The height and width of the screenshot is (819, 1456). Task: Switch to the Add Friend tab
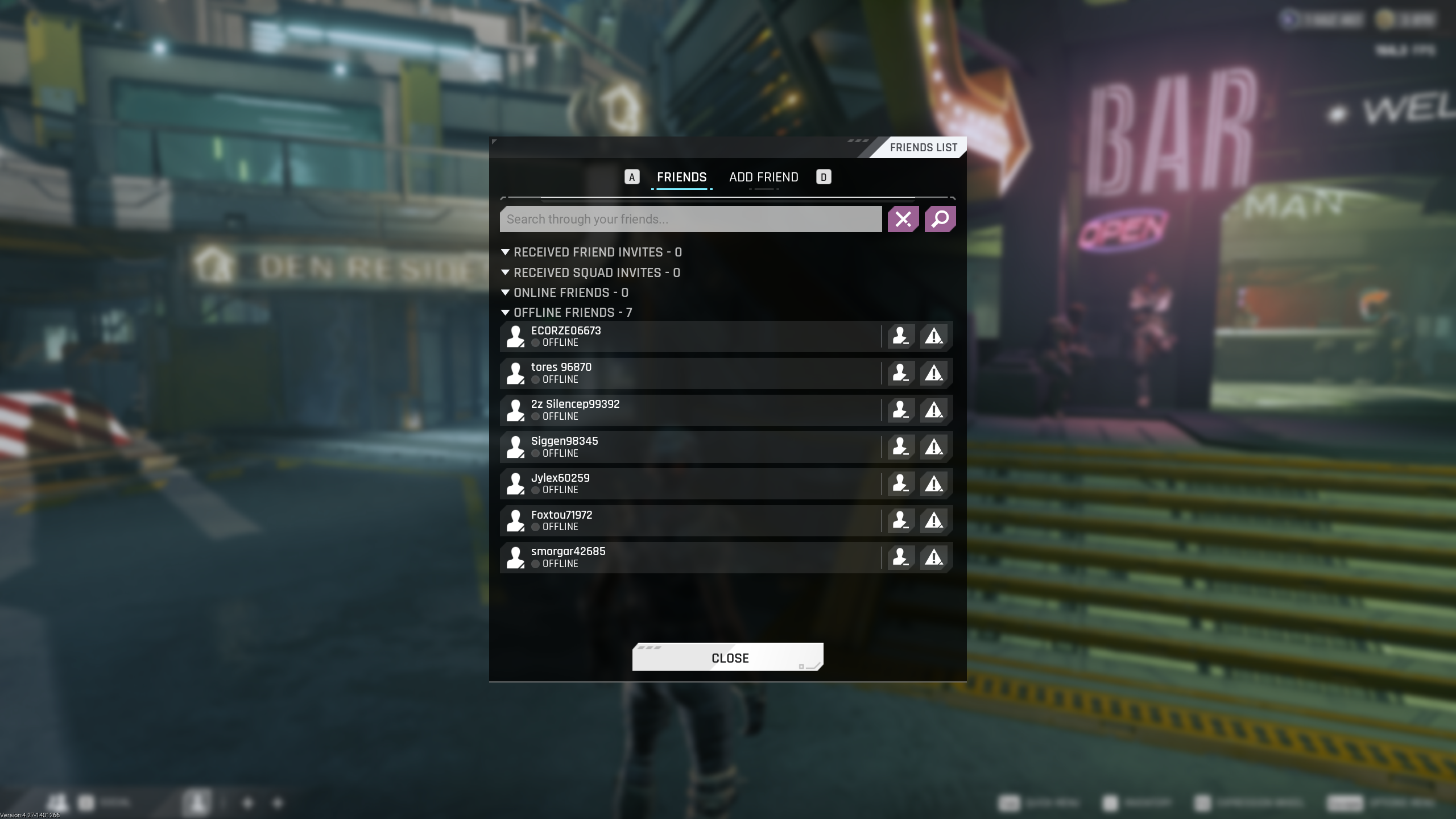[763, 177]
